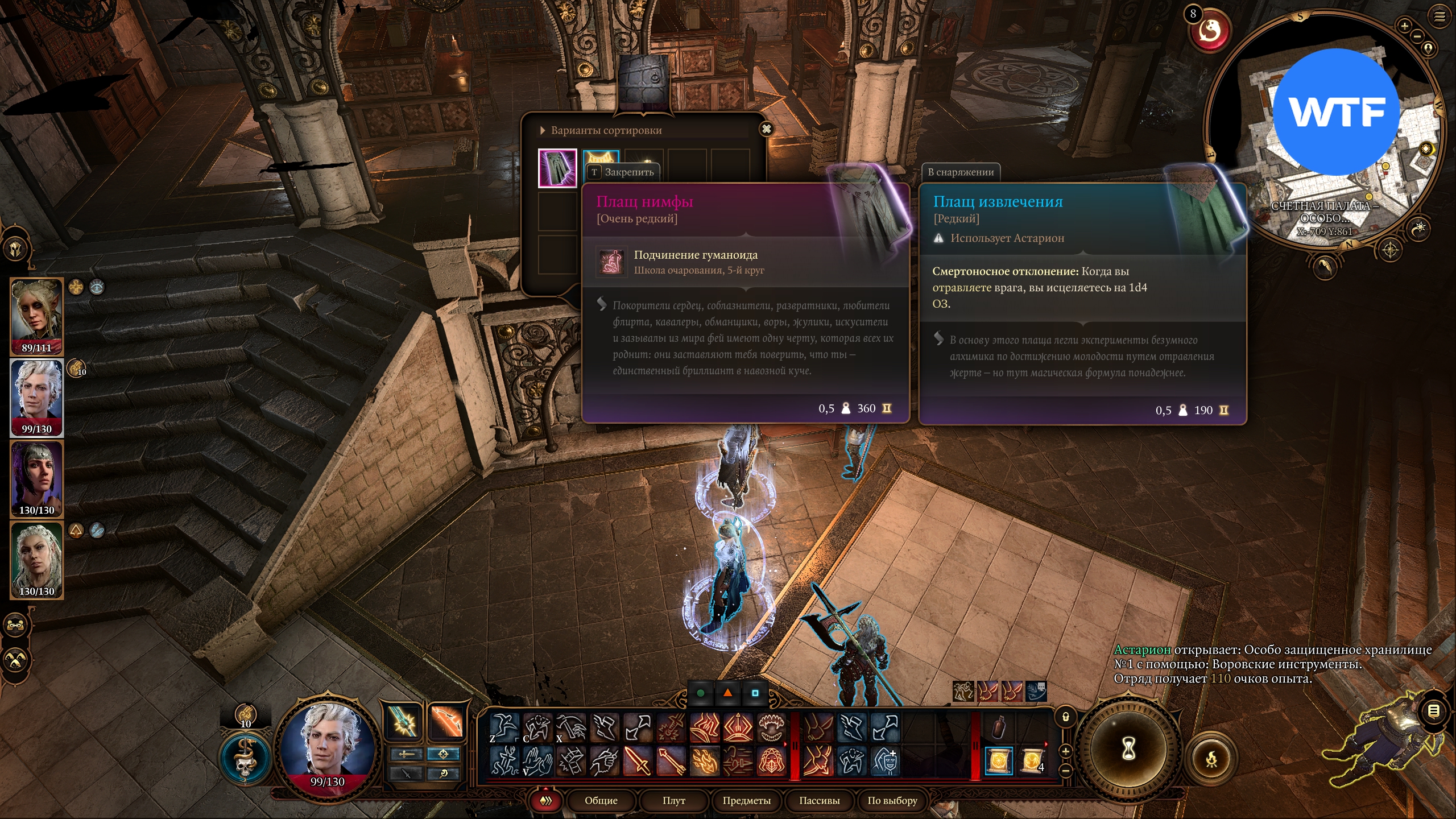This screenshot has width=1456, height=819.
Task: Open the campfire rest menu
Action: click(x=1211, y=759)
